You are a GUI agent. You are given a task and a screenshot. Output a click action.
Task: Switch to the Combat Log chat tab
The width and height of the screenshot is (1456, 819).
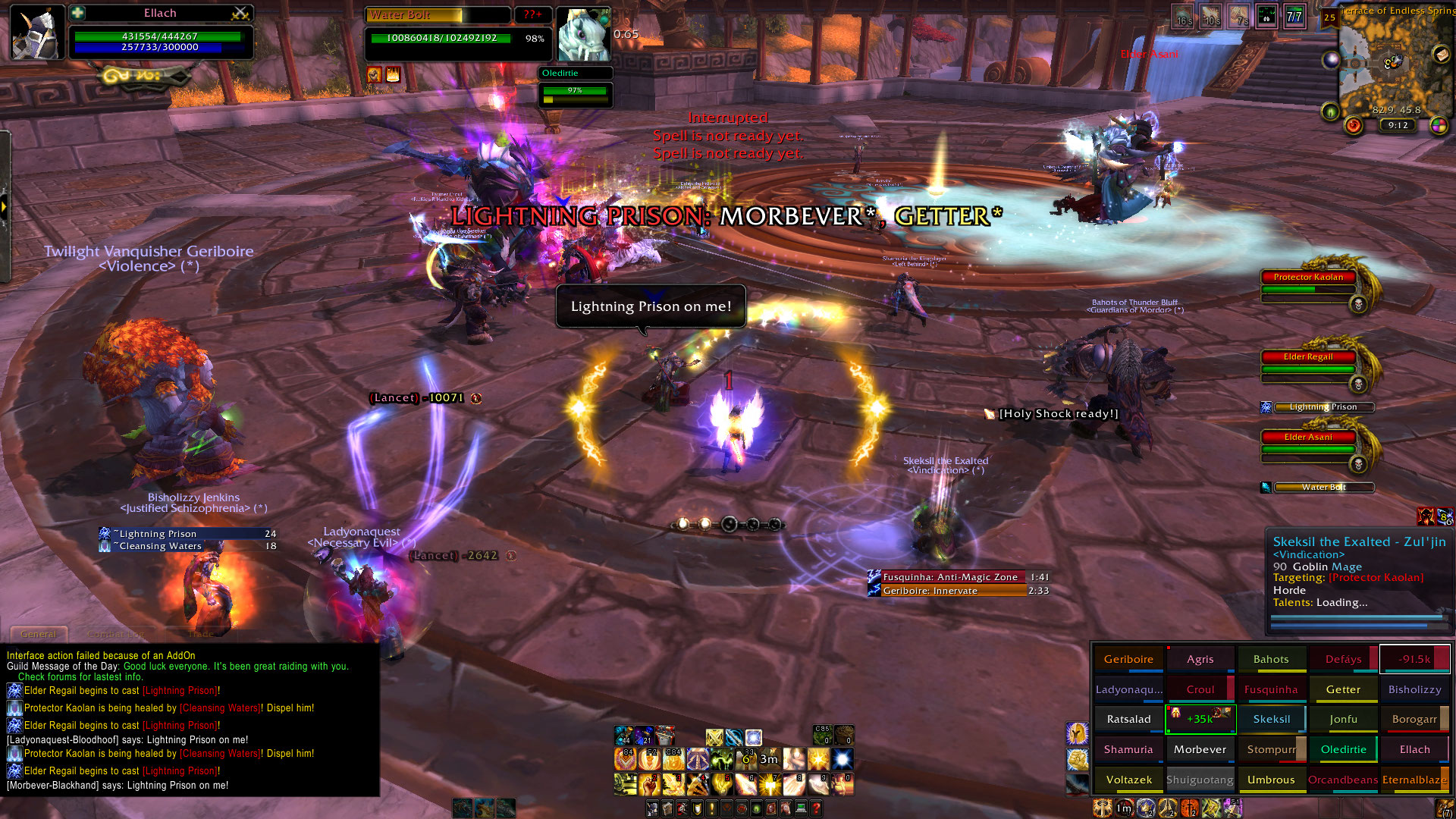click(x=115, y=634)
